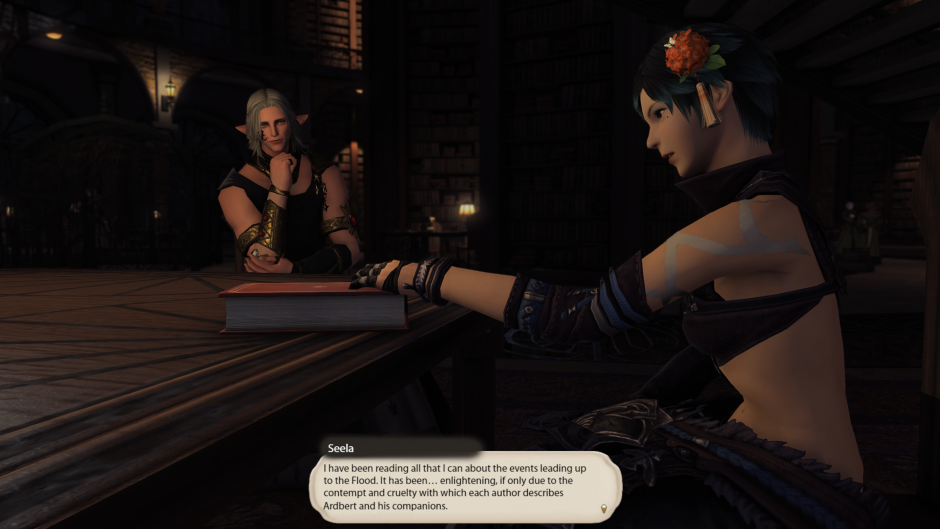Click the dialogue continue marker icon
Screen dimensions: 940x529
(x=603, y=510)
